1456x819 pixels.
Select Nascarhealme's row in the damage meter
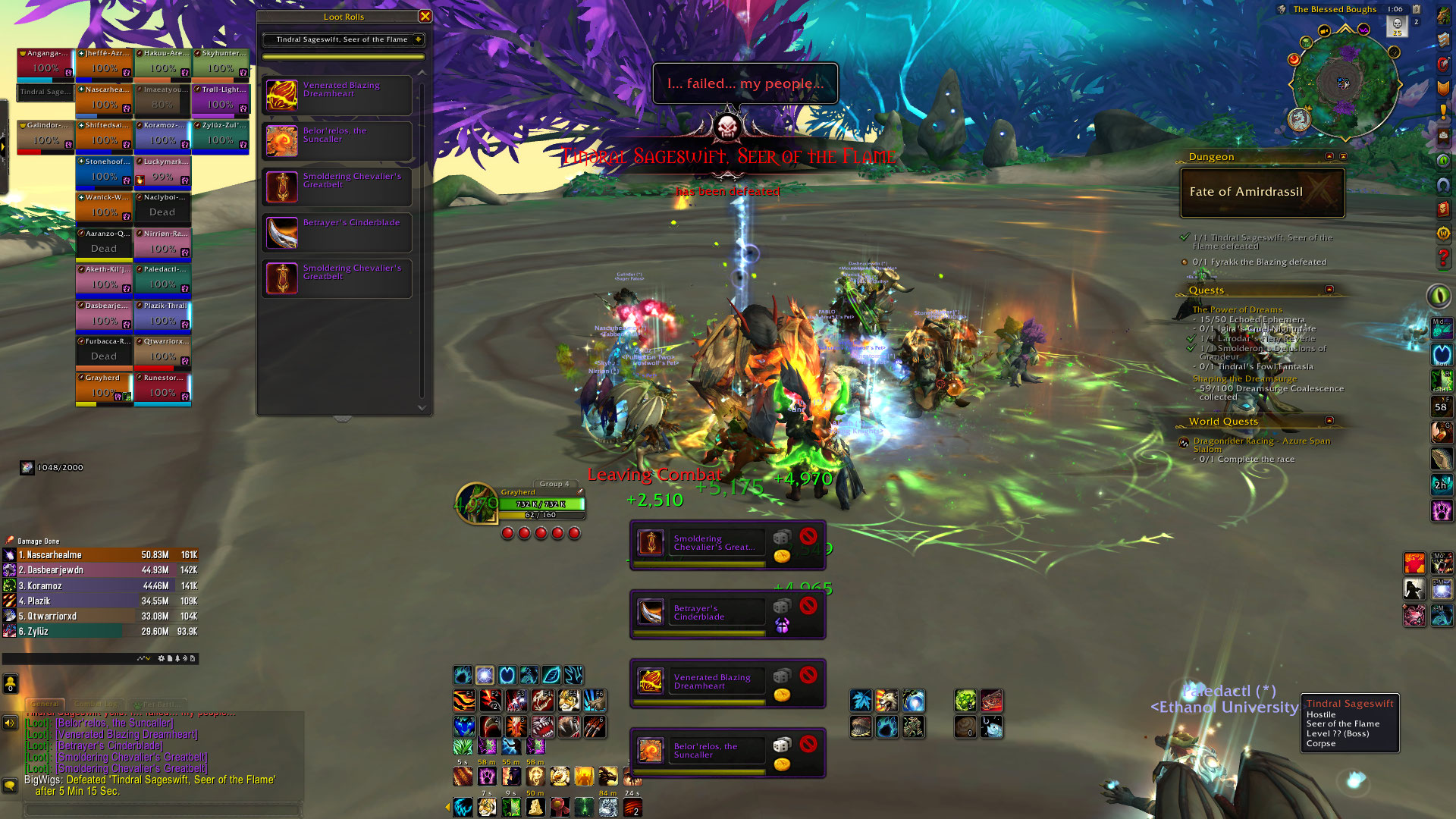[x=100, y=555]
